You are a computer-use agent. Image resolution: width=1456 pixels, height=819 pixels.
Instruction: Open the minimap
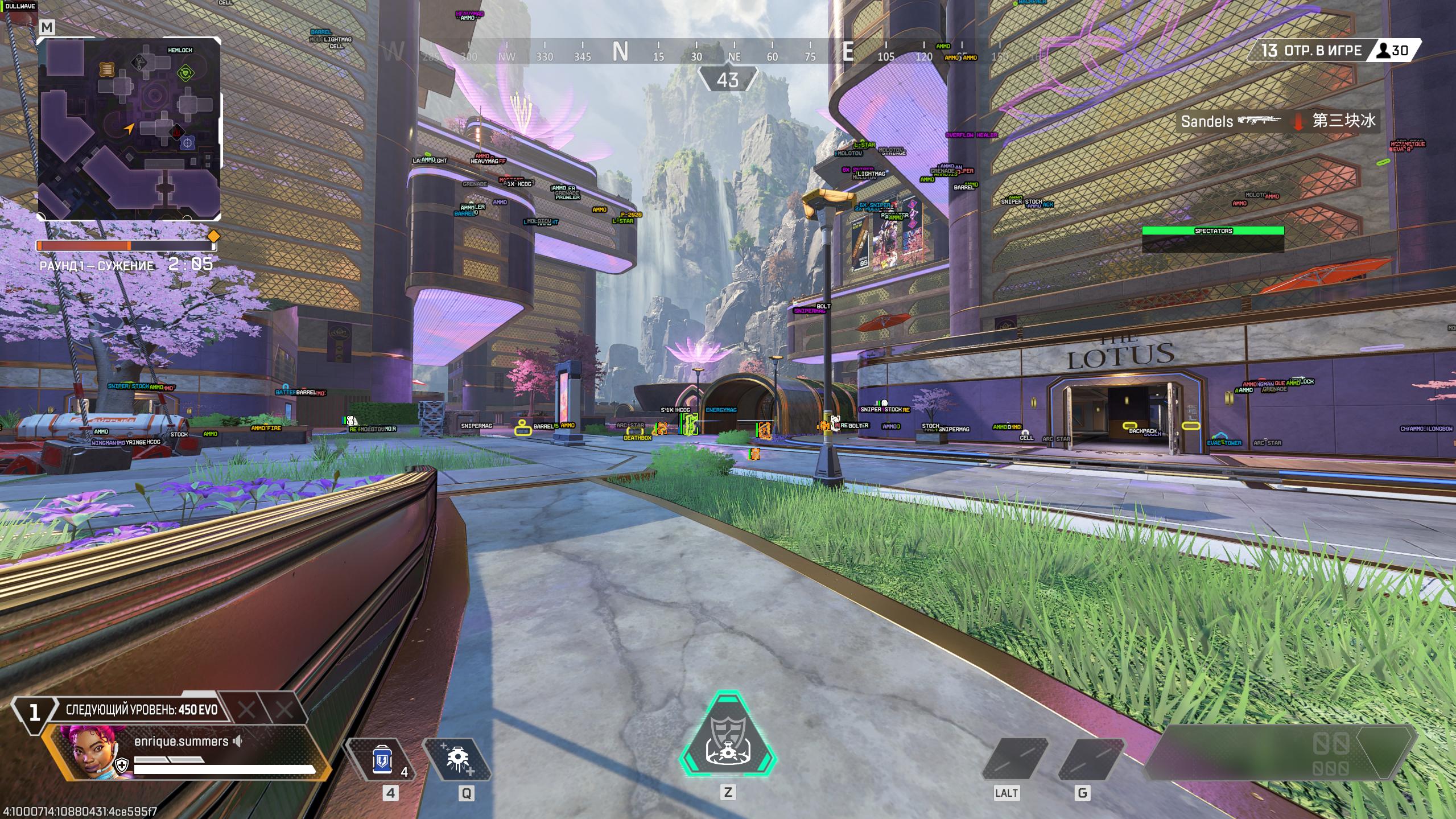pos(129,129)
